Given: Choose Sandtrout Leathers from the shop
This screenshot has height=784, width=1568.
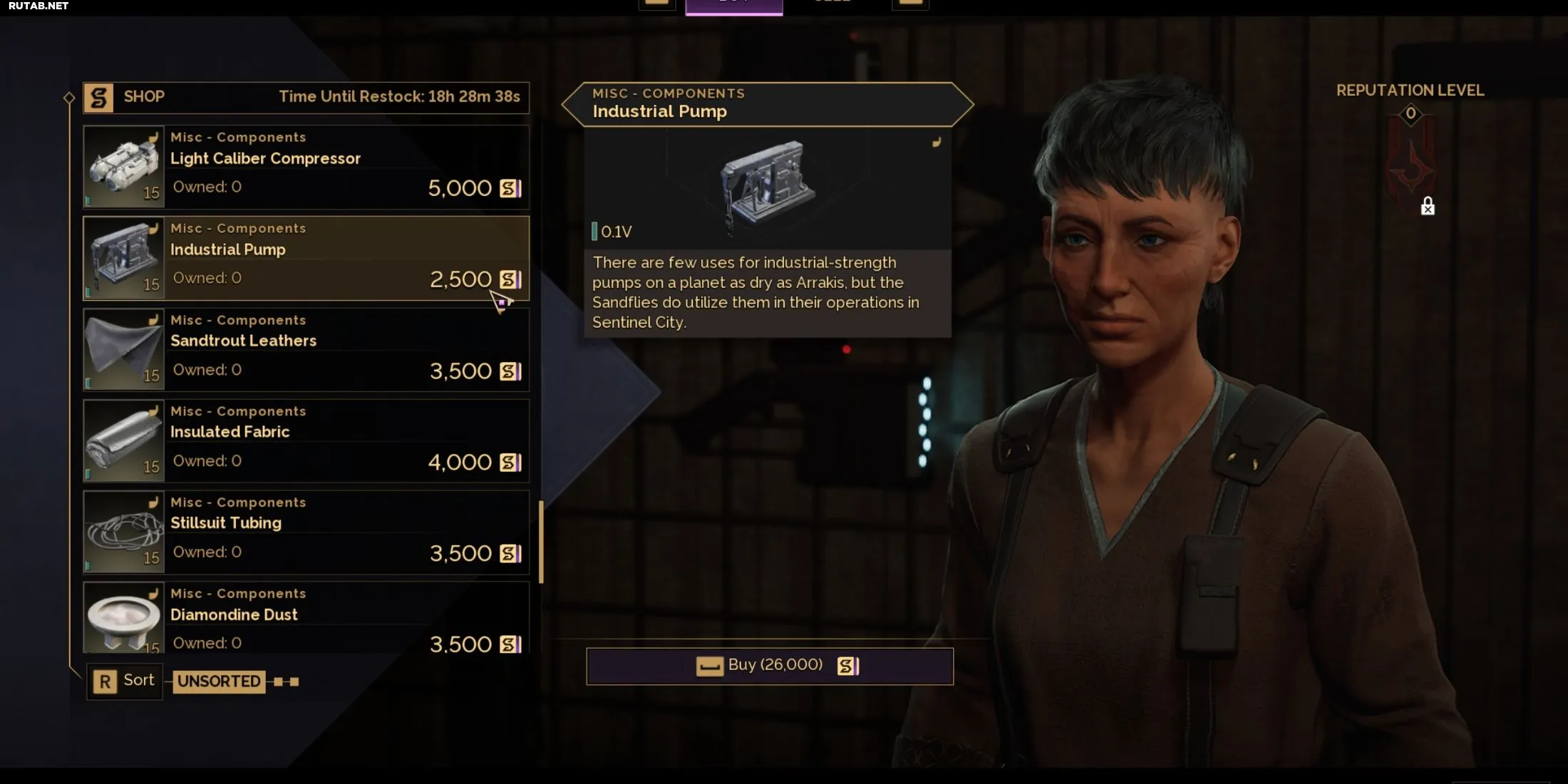Looking at the screenshot, I should [306, 349].
